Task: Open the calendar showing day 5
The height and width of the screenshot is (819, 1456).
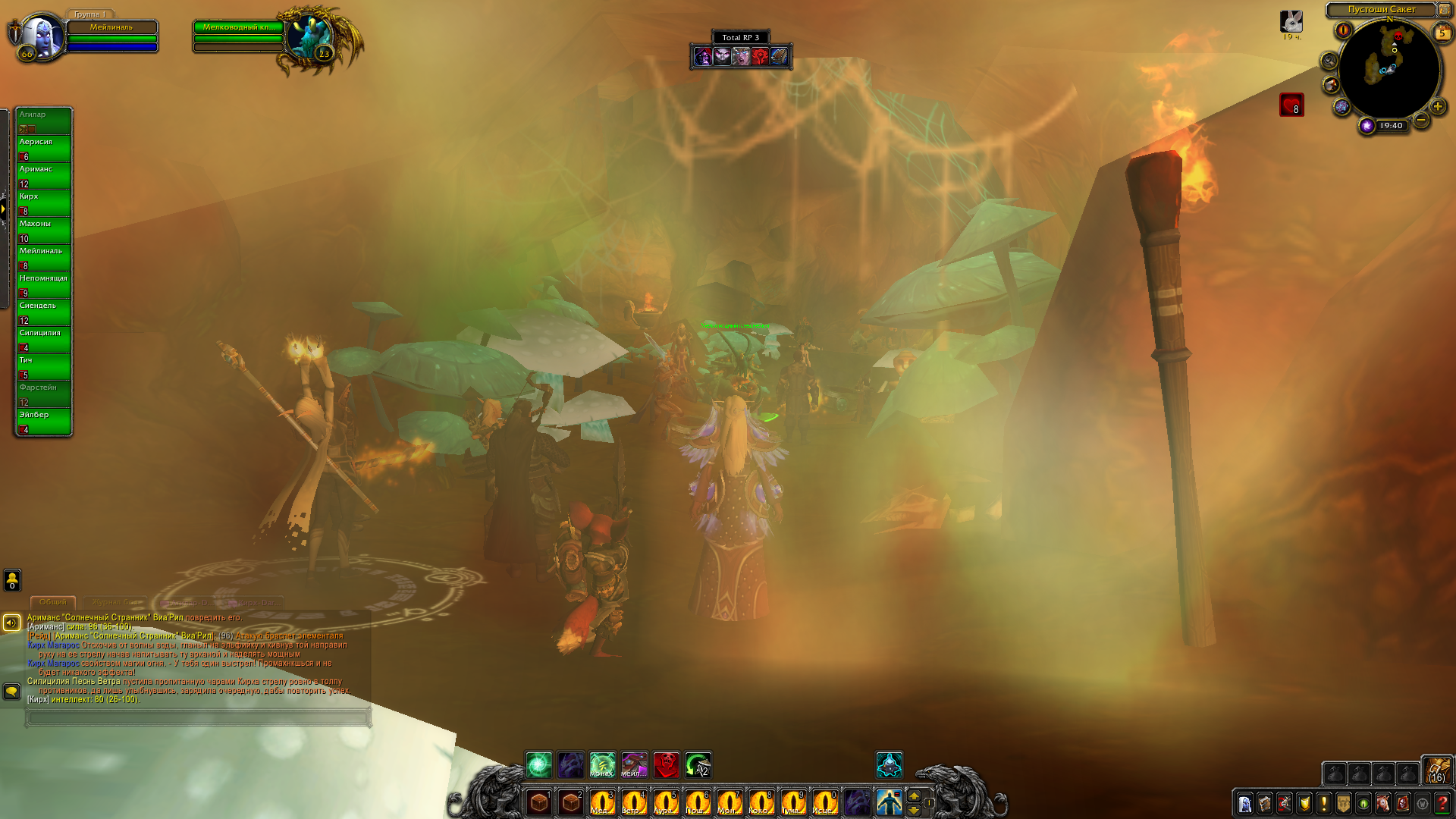Action: [1442, 32]
